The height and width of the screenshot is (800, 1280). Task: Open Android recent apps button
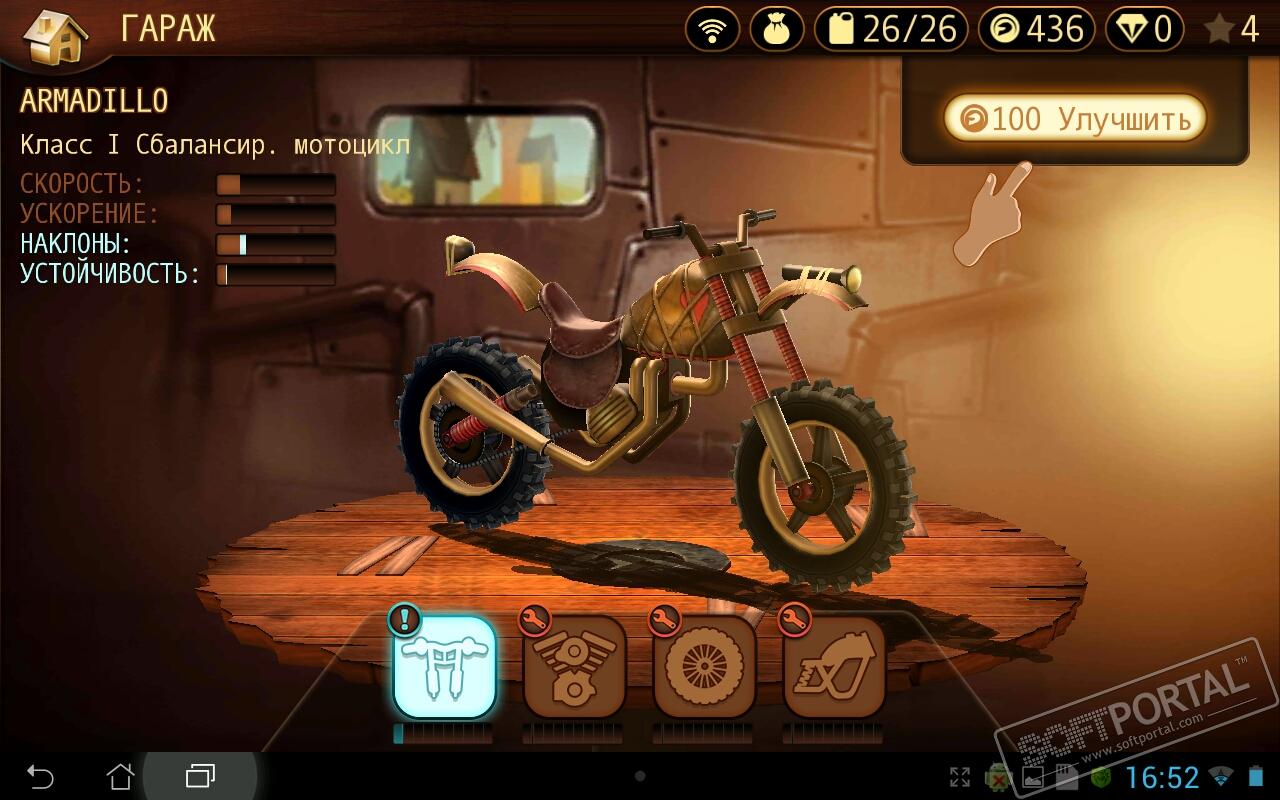(x=200, y=776)
